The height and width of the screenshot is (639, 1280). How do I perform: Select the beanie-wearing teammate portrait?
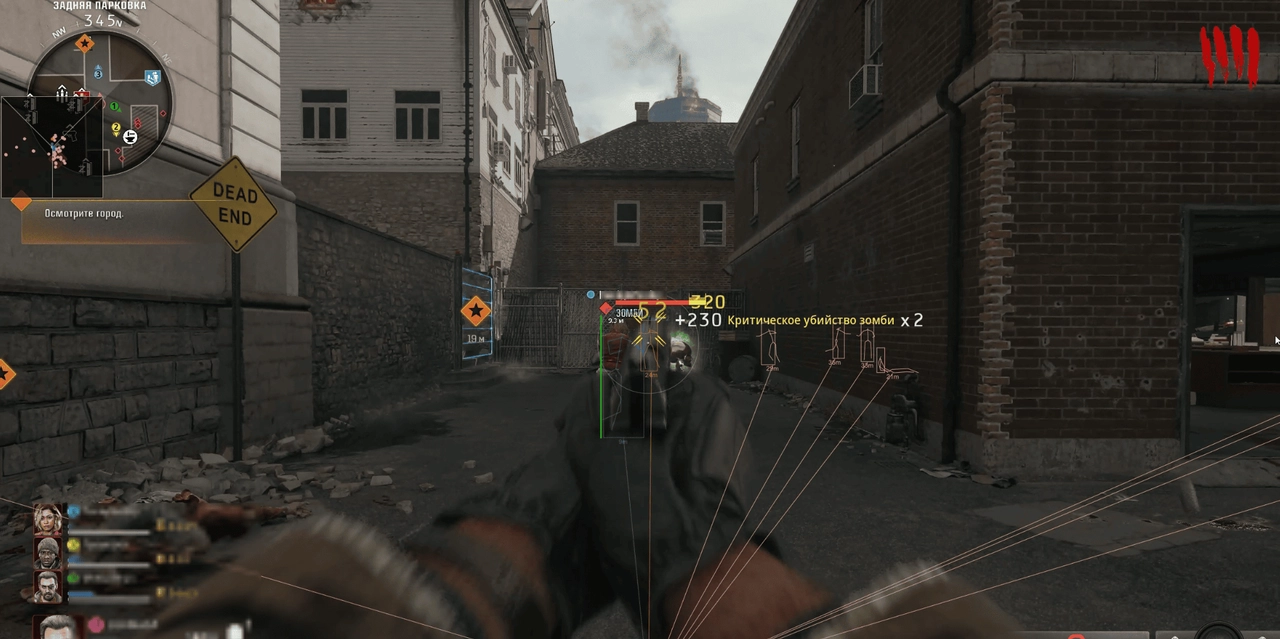46,551
